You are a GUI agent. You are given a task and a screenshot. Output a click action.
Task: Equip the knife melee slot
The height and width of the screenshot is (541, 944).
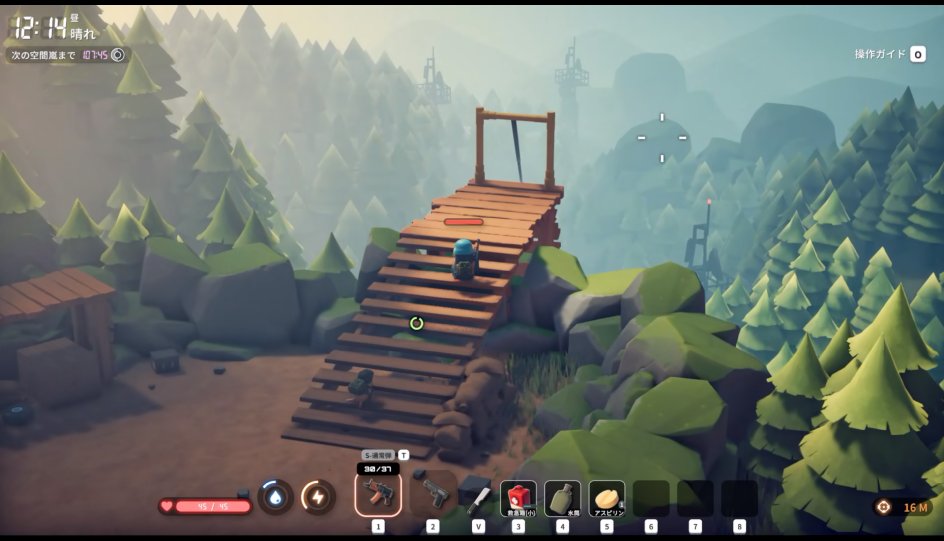[476, 496]
